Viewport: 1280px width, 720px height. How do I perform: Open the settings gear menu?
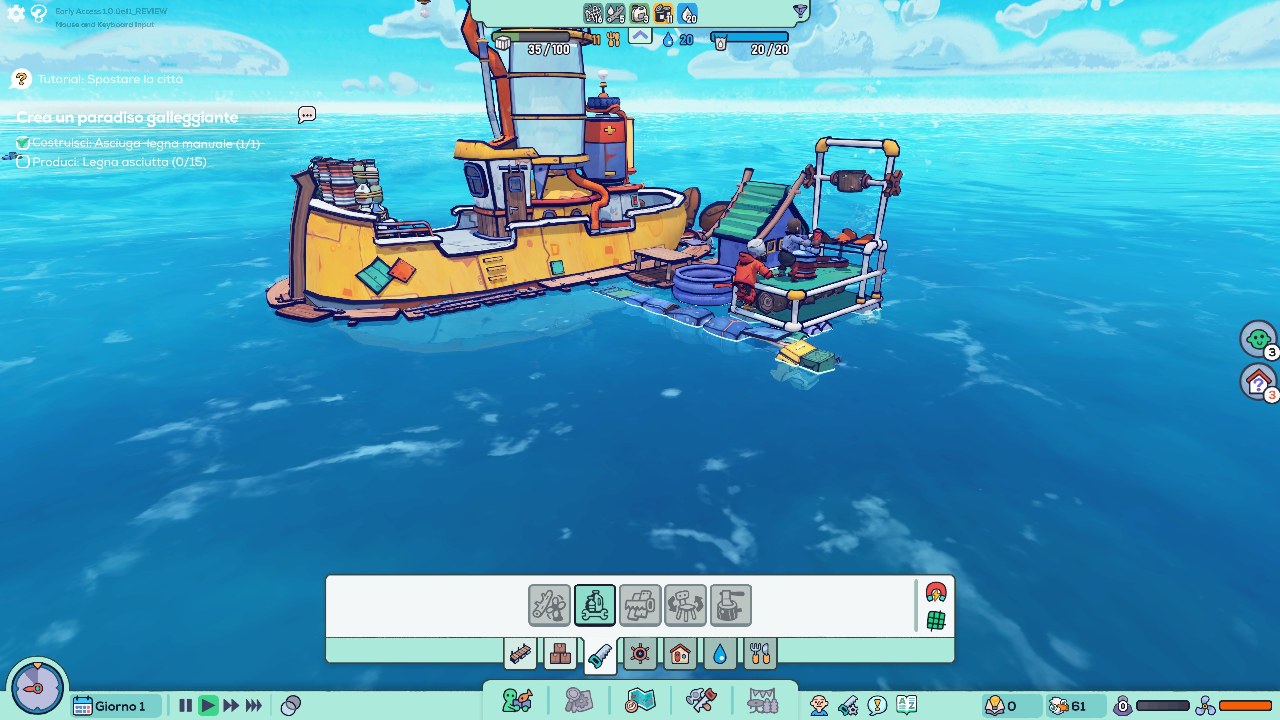pyautogui.click(x=14, y=14)
